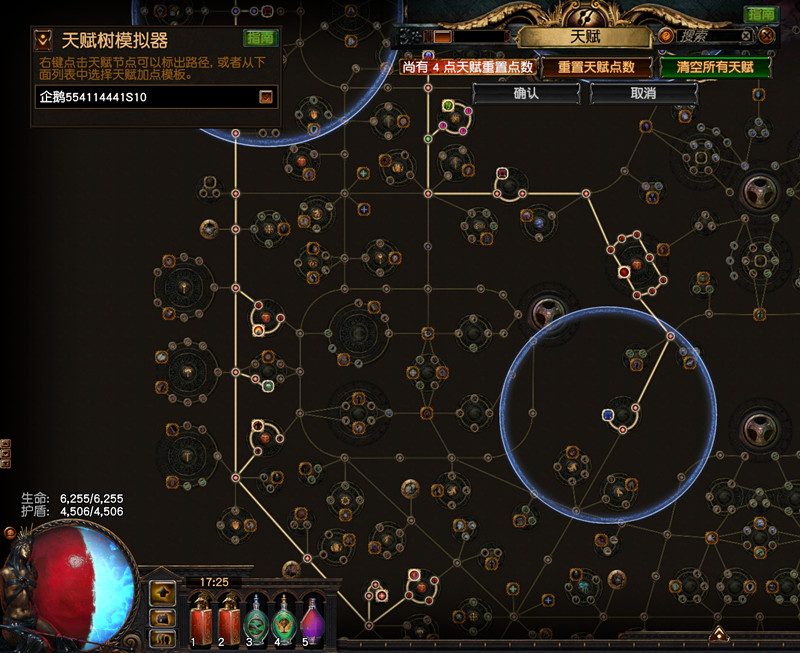Select the talent simulator panel emblem icon

44,40
